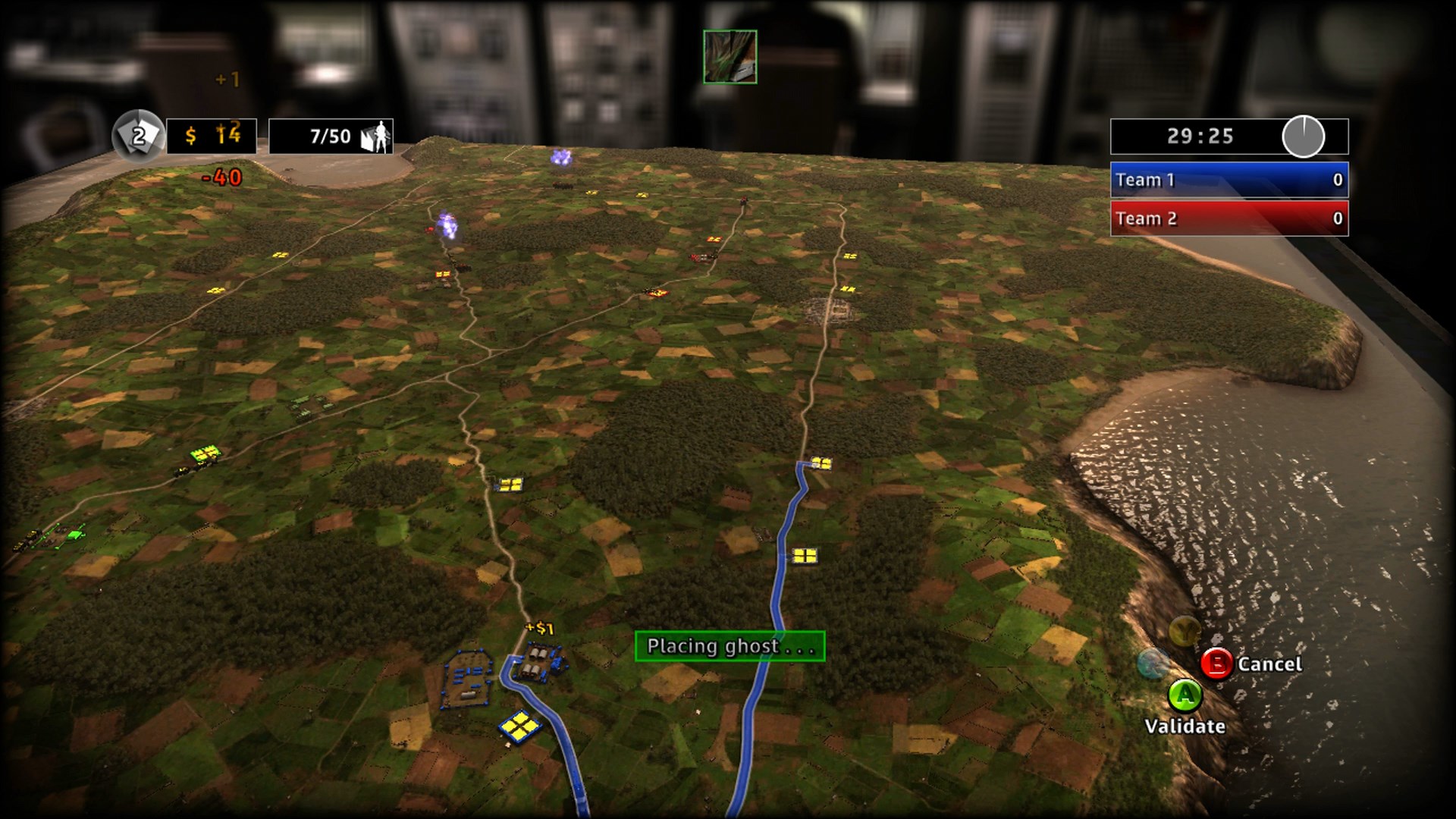The width and height of the screenshot is (1456, 819).
Task: Click the ruse cards counter icon
Action: (x=136, y=136)
